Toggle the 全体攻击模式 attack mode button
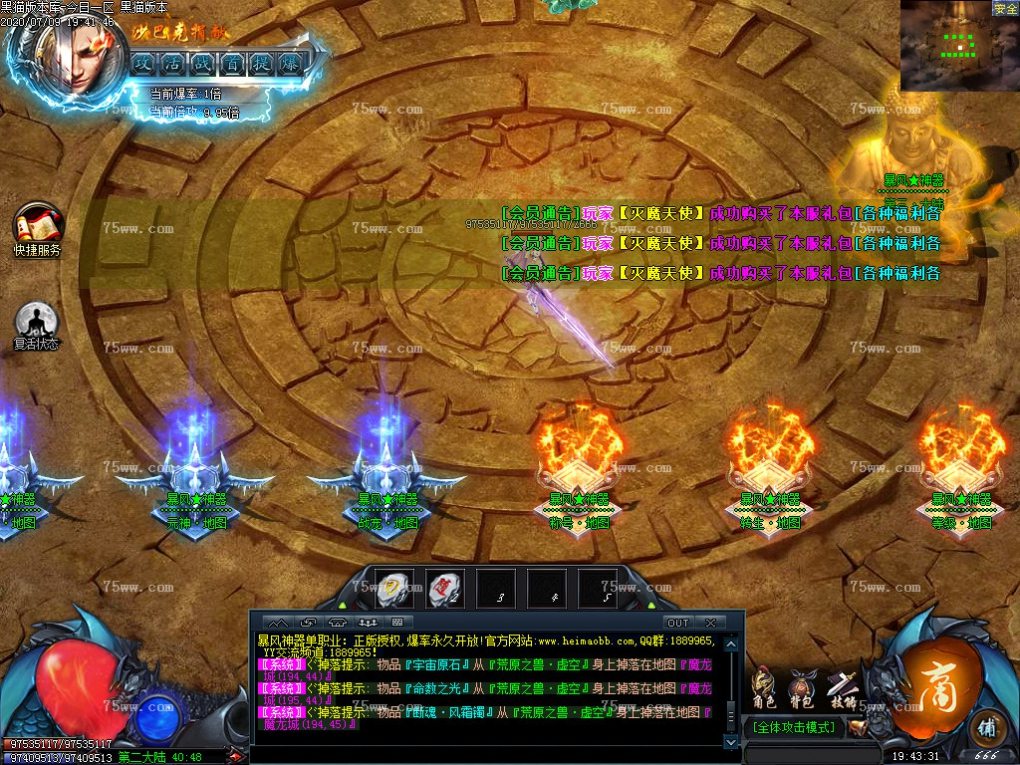 click(x=796, y=727)
